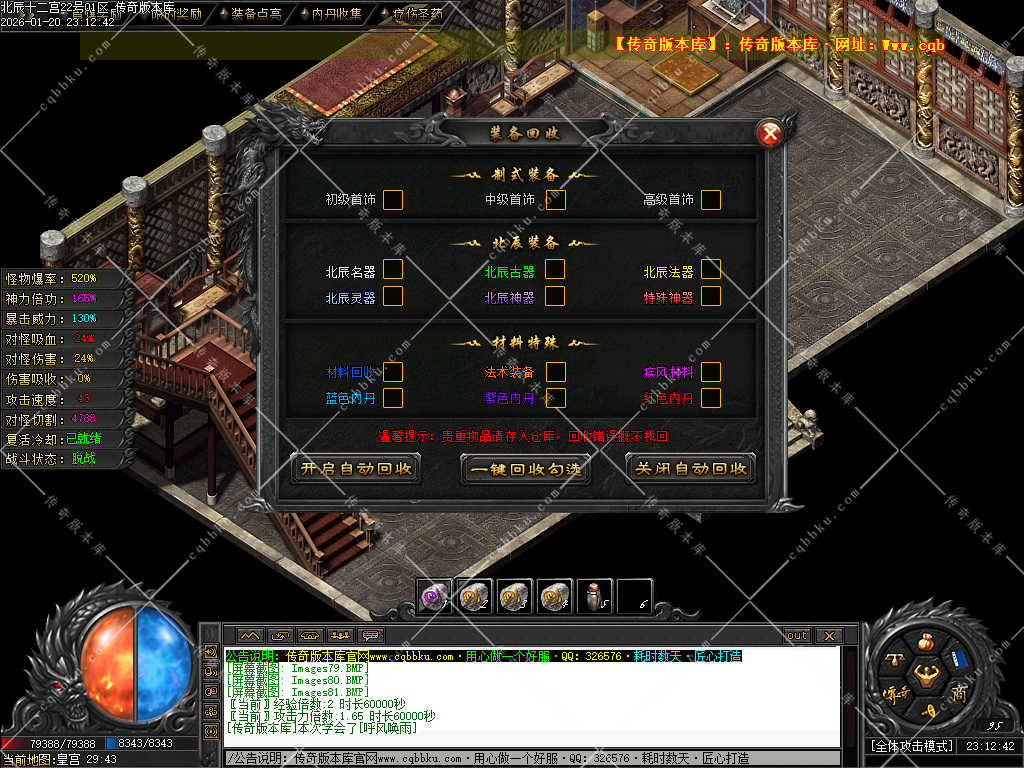Check the 高级首饰 recycle box
Screen dimensions: 1024x768
tap(711, 200)
